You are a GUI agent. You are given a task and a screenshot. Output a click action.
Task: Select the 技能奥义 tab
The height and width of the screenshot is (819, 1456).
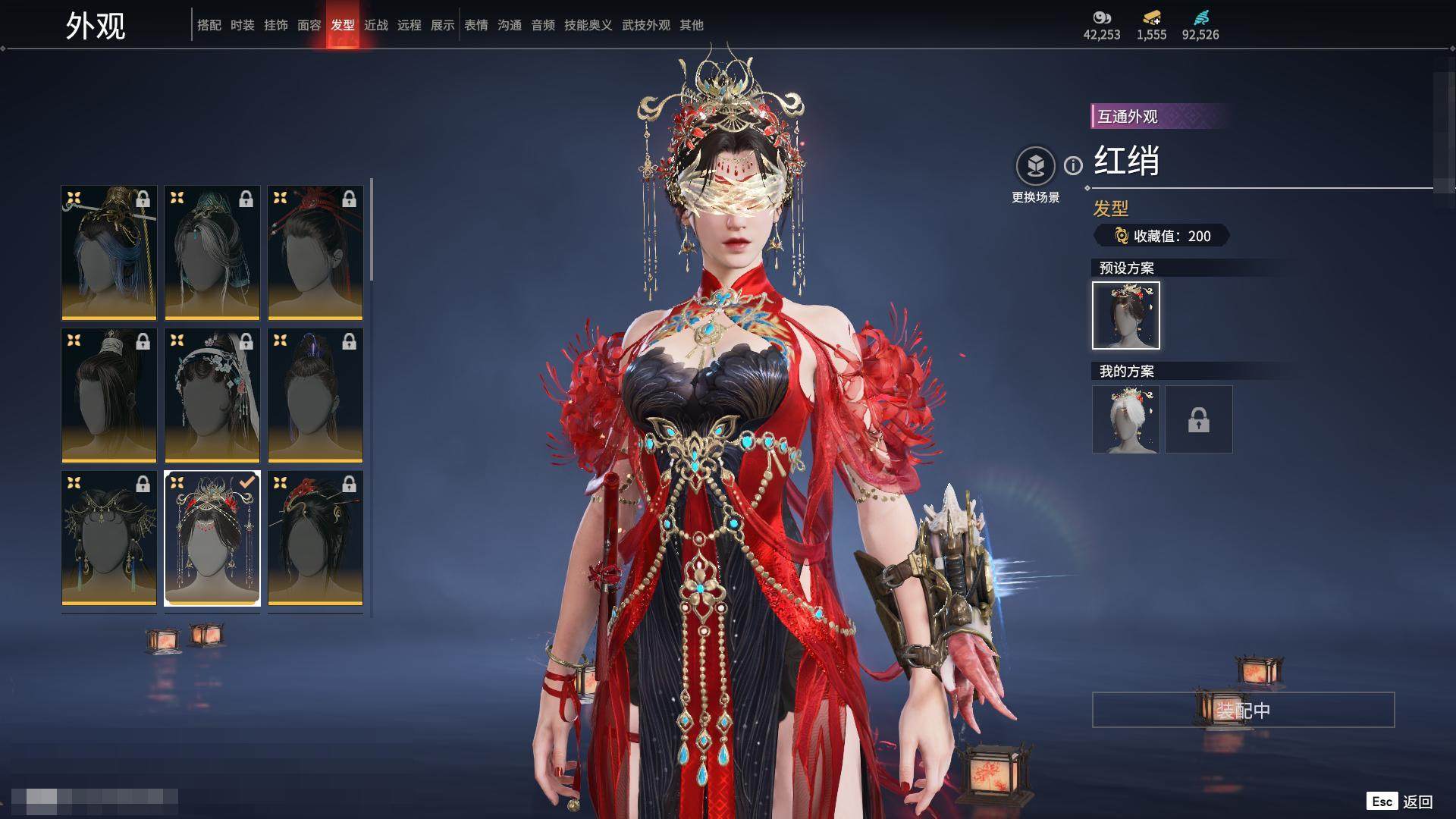588,25
